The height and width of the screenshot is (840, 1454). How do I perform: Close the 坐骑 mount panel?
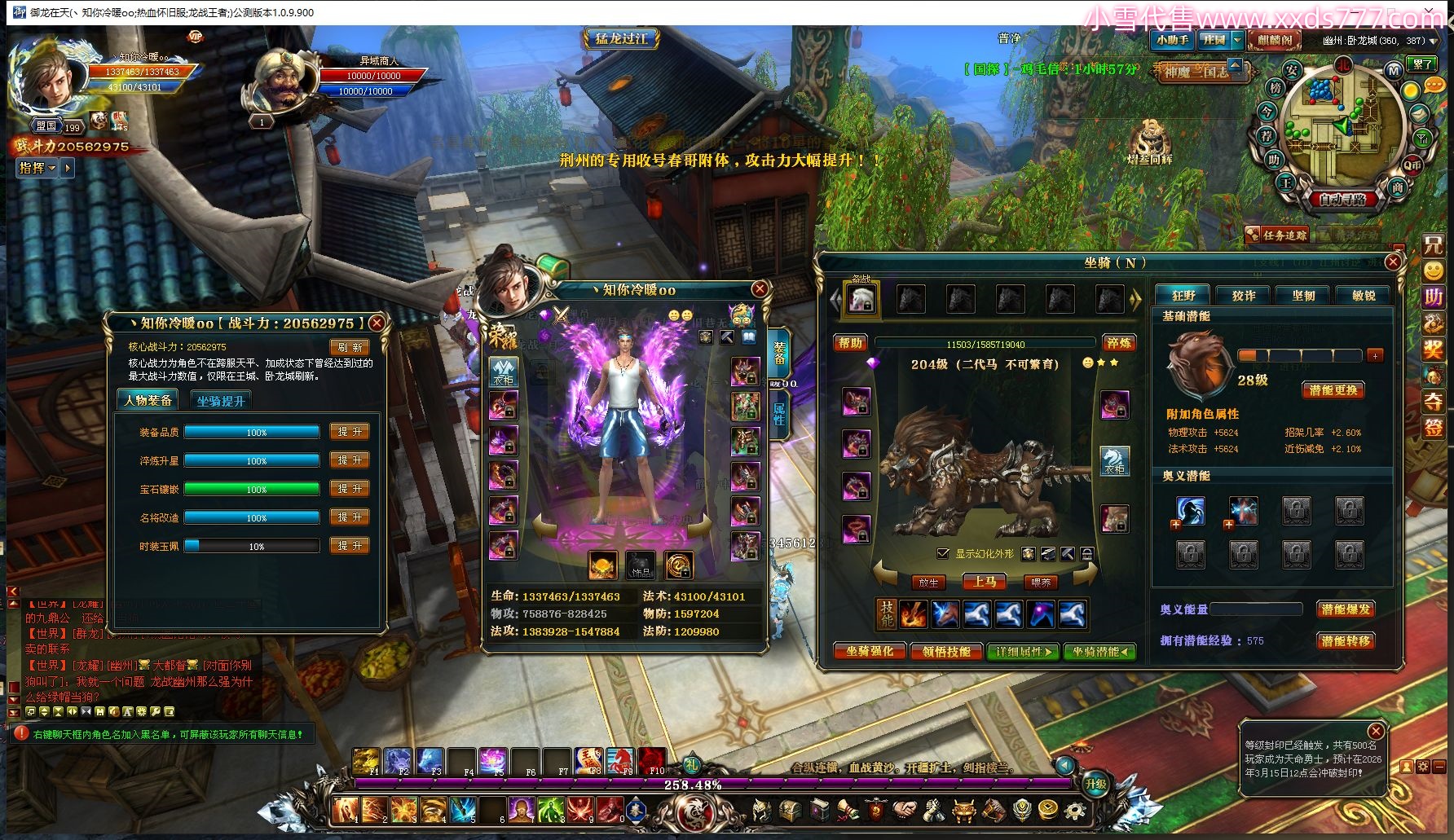[1393, 262]
